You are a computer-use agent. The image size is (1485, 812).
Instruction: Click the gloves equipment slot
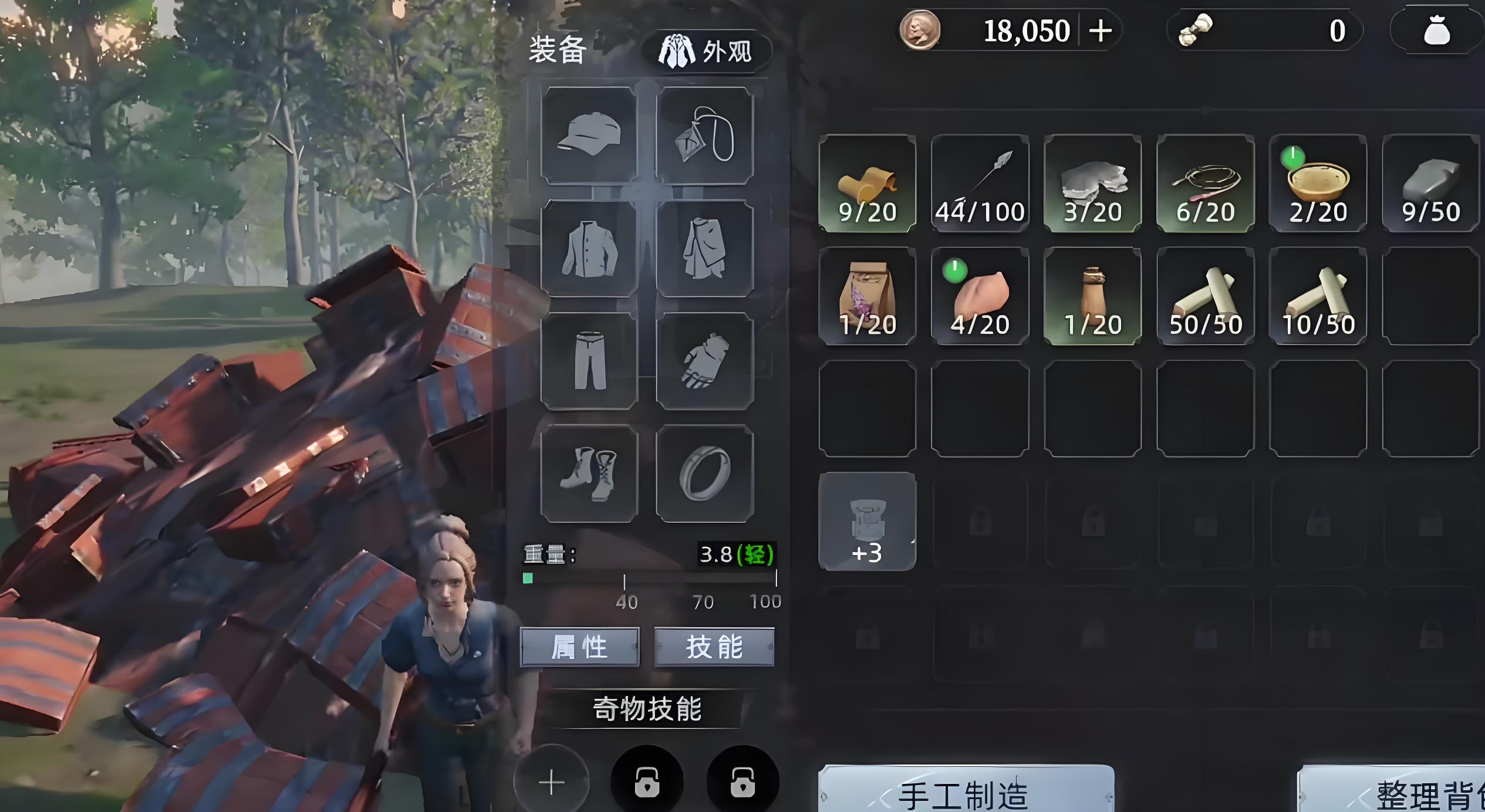click(704, 361)
